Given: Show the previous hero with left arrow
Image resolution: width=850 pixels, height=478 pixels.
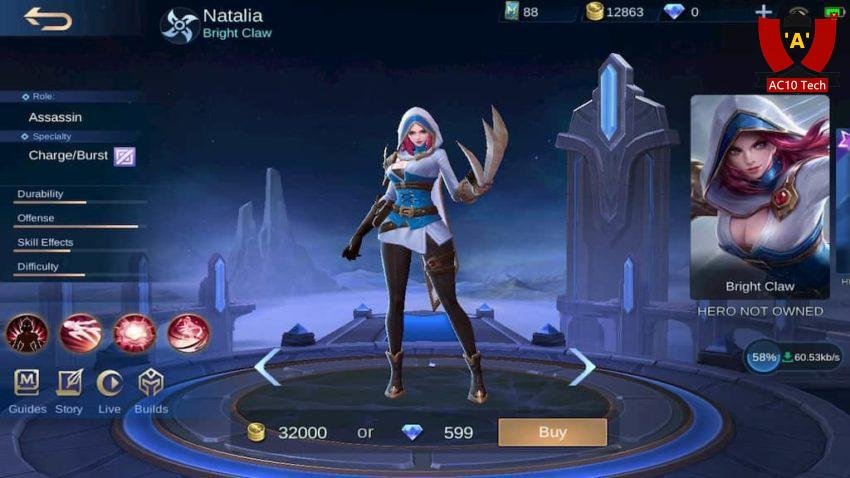Looking at the screenshot, I should (x=267, y=367).
